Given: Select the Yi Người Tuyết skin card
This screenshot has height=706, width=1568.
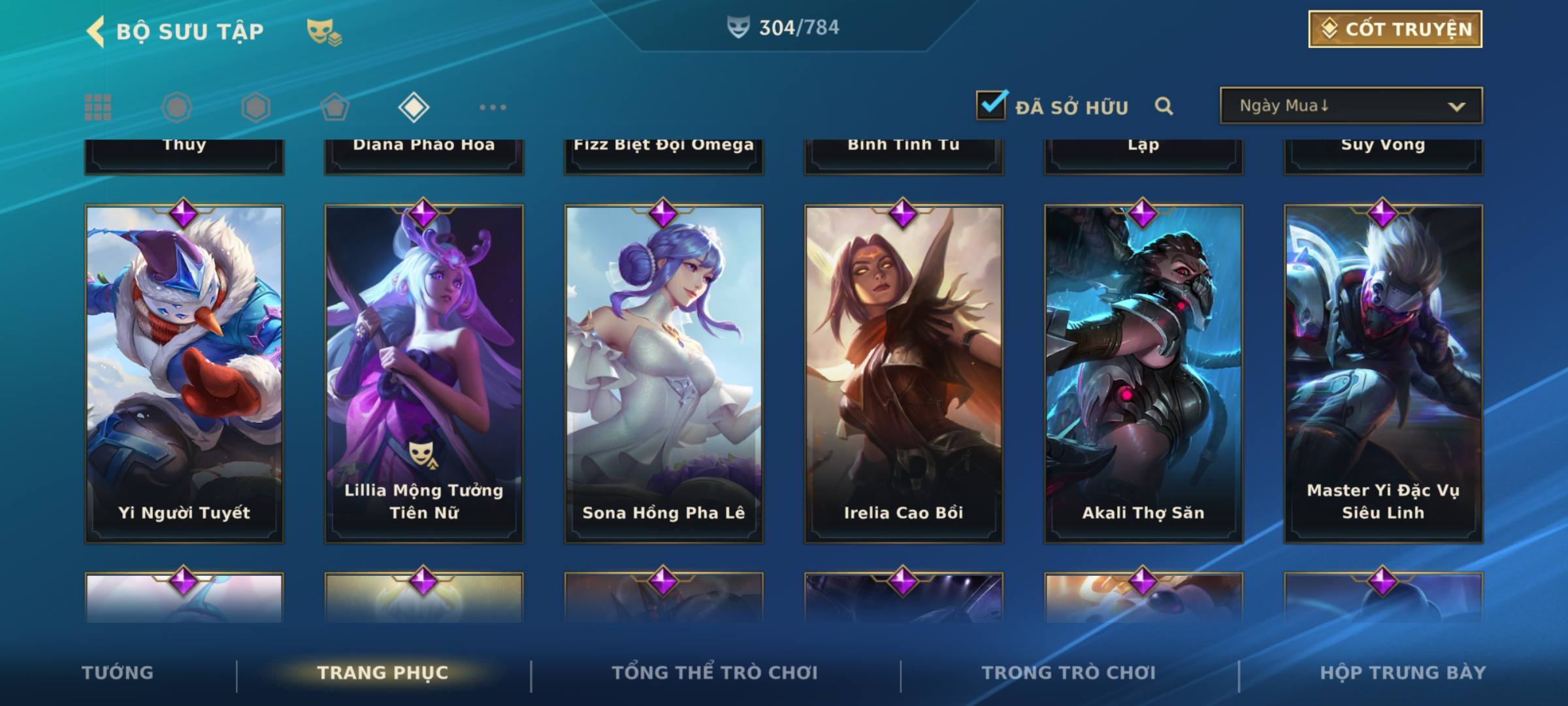Looking at the screenshot, I should click(x=184, y=373).
